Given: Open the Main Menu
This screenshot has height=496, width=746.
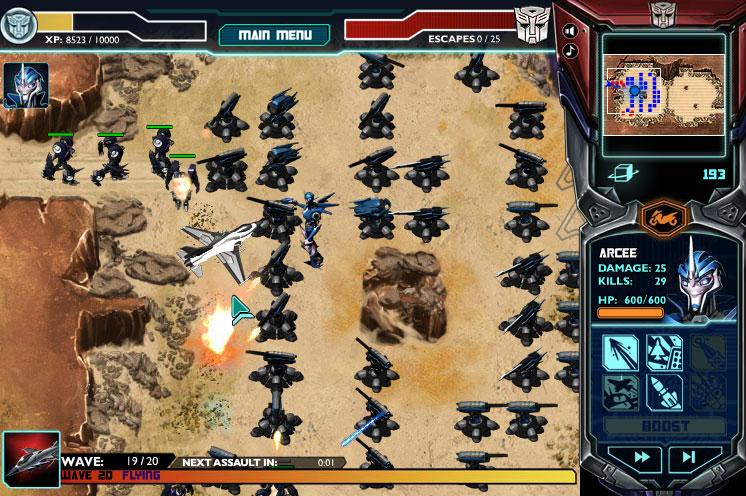Looking at the screenshot, I should tap(274, 35).
